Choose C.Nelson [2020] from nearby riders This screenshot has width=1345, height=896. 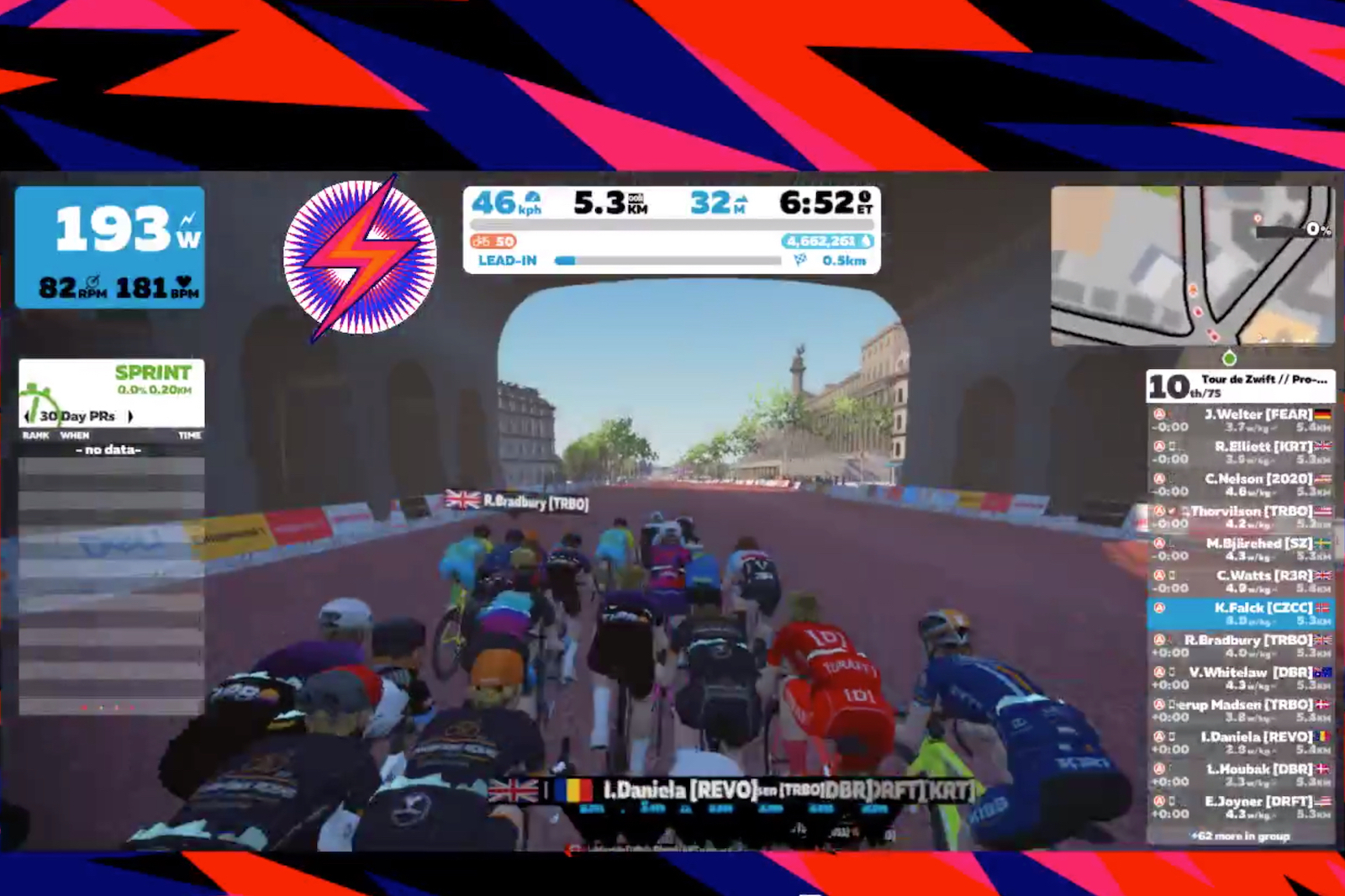[x=1240, y=485]
